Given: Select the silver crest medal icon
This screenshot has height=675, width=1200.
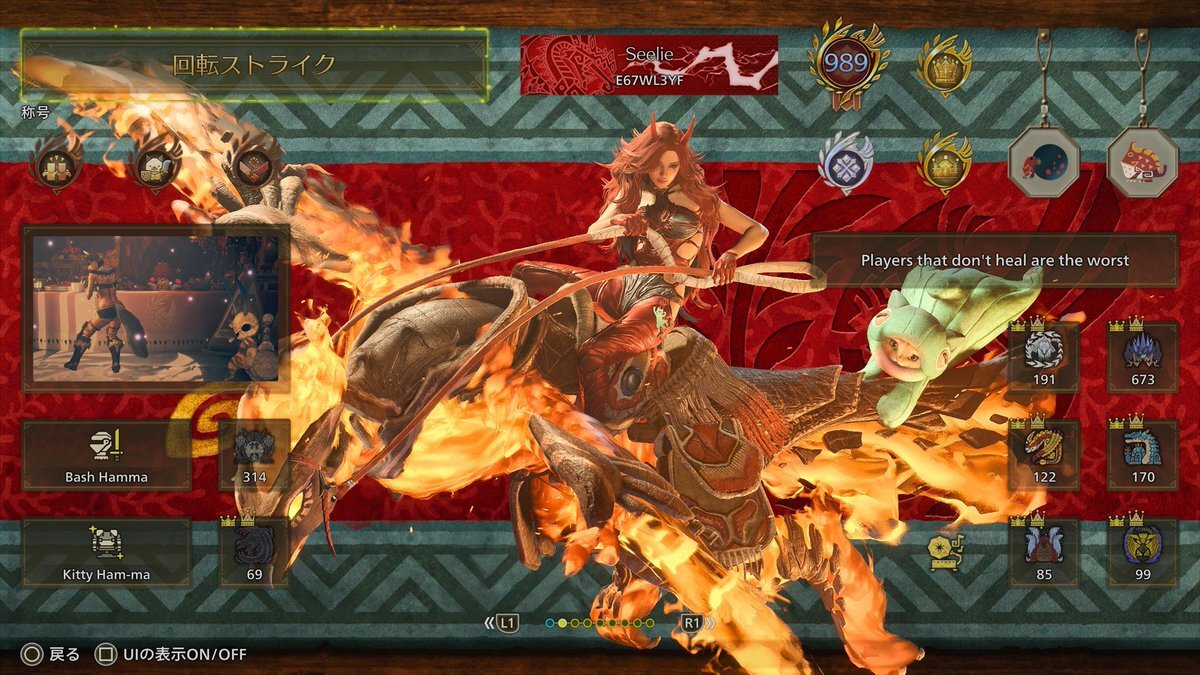Looking at the screenshot, I should 846,162.
